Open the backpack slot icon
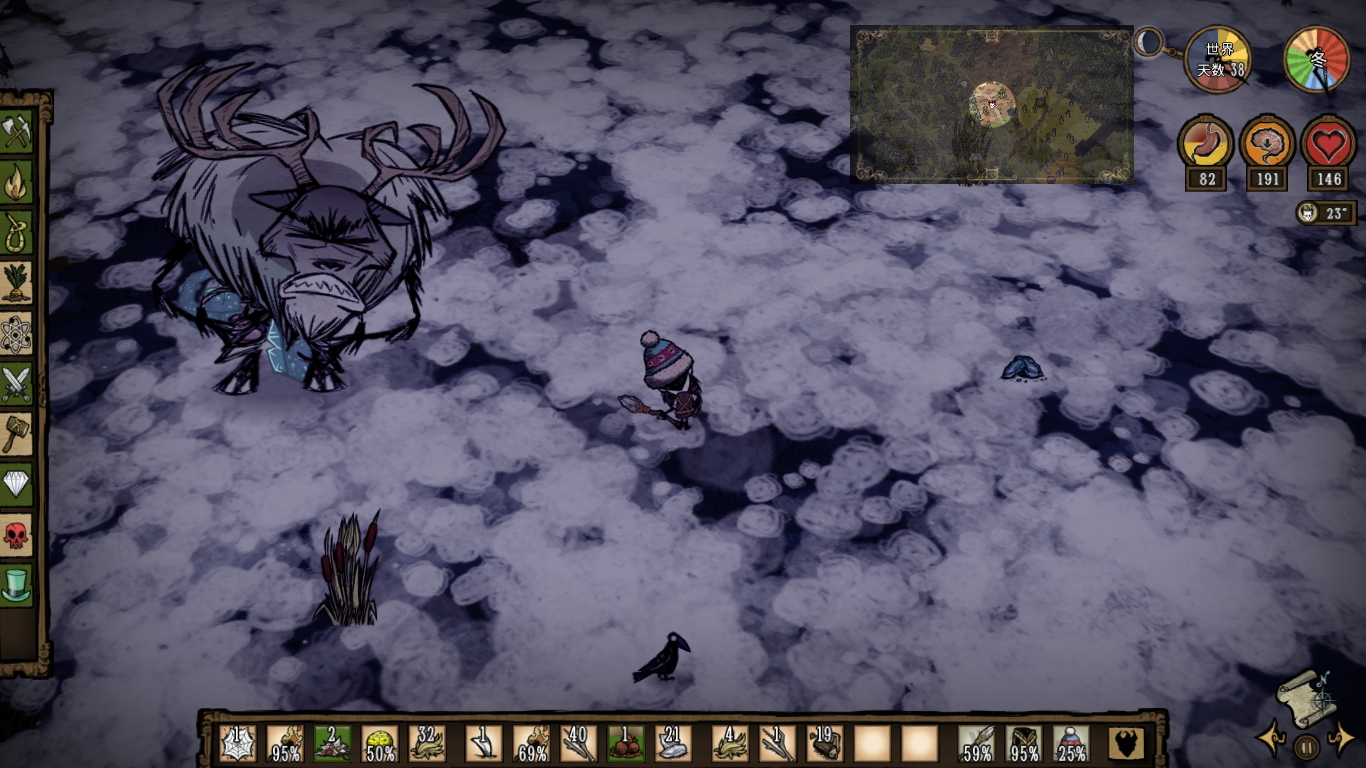 coord(1127,744)
